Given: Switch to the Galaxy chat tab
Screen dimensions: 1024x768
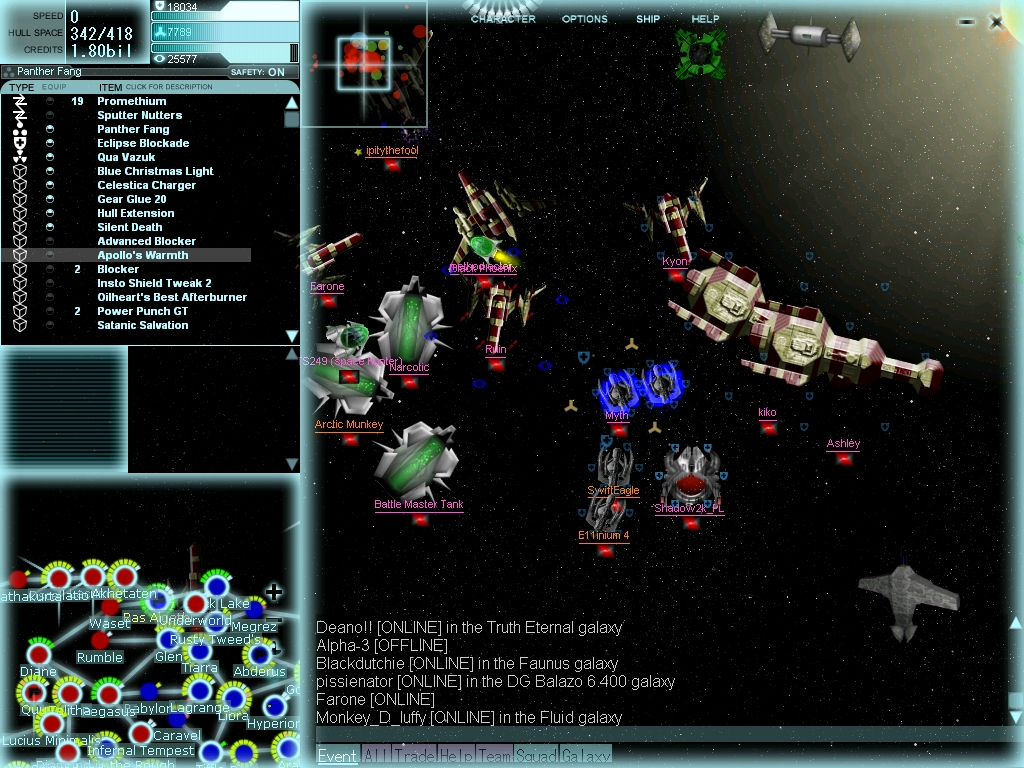Looking at the screenshot, I should (585, 756).
